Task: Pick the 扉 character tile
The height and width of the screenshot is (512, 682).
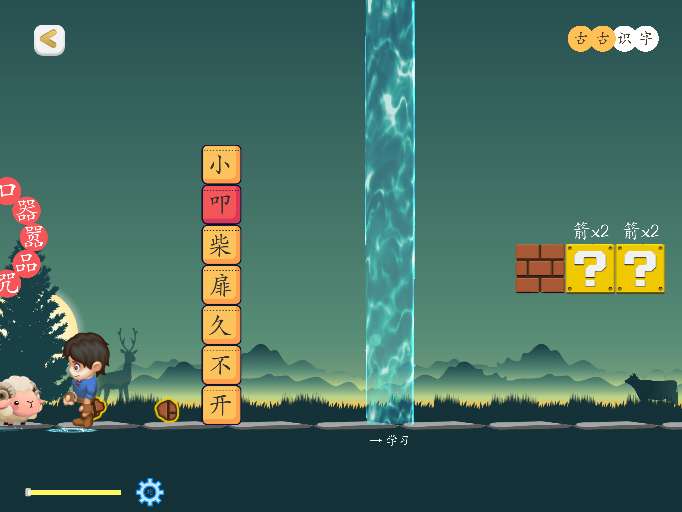Action: 221,285
